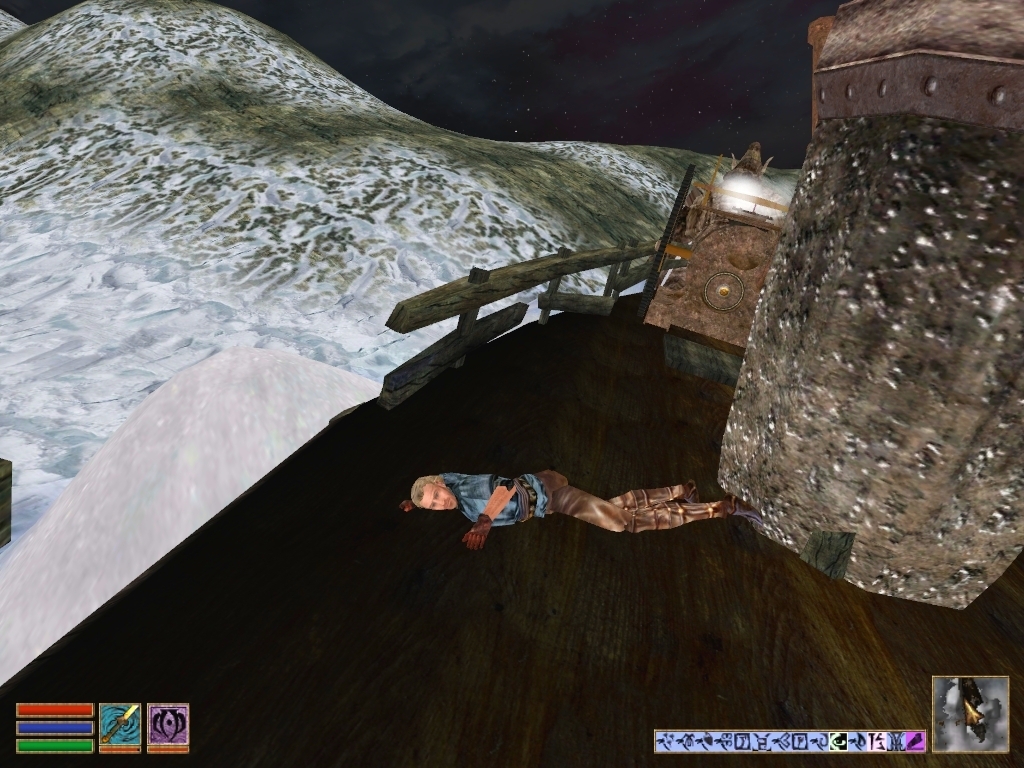The height and width of the screenshot is (768, 1024).
Task: Click the purple feather effect icon
Action: click(914, 742)
